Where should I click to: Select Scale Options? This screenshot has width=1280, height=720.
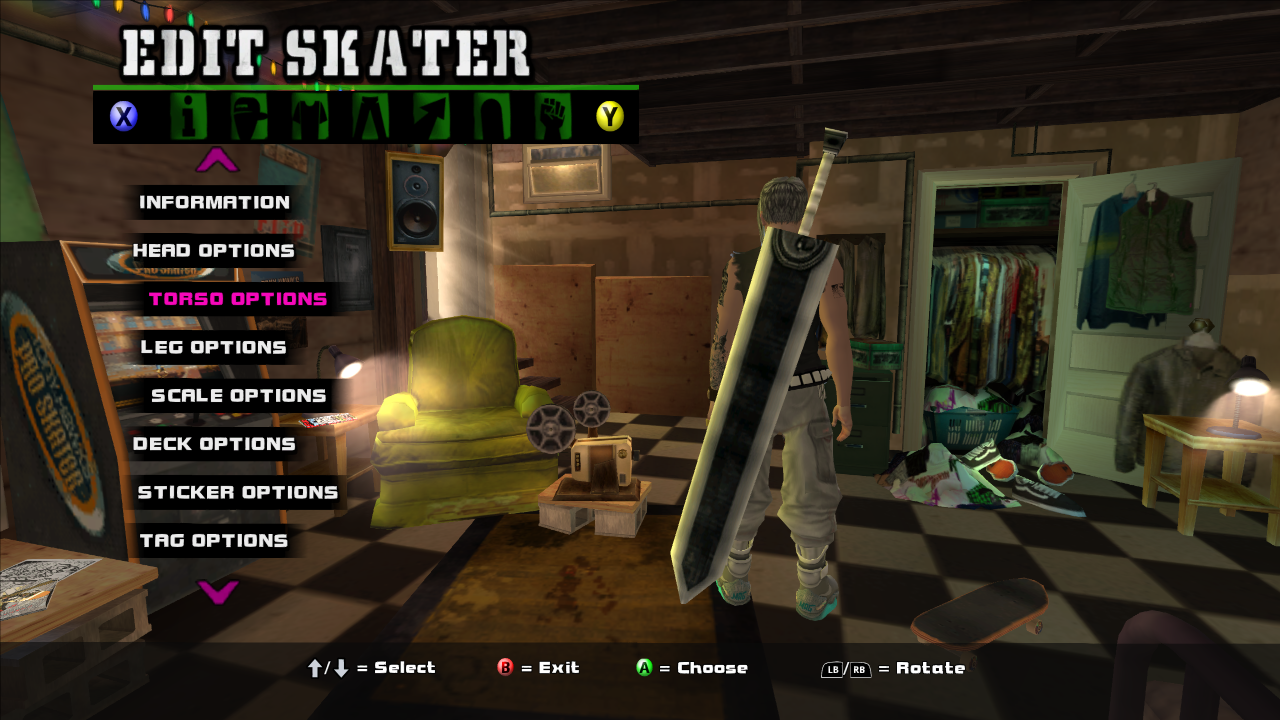(238, 396)
